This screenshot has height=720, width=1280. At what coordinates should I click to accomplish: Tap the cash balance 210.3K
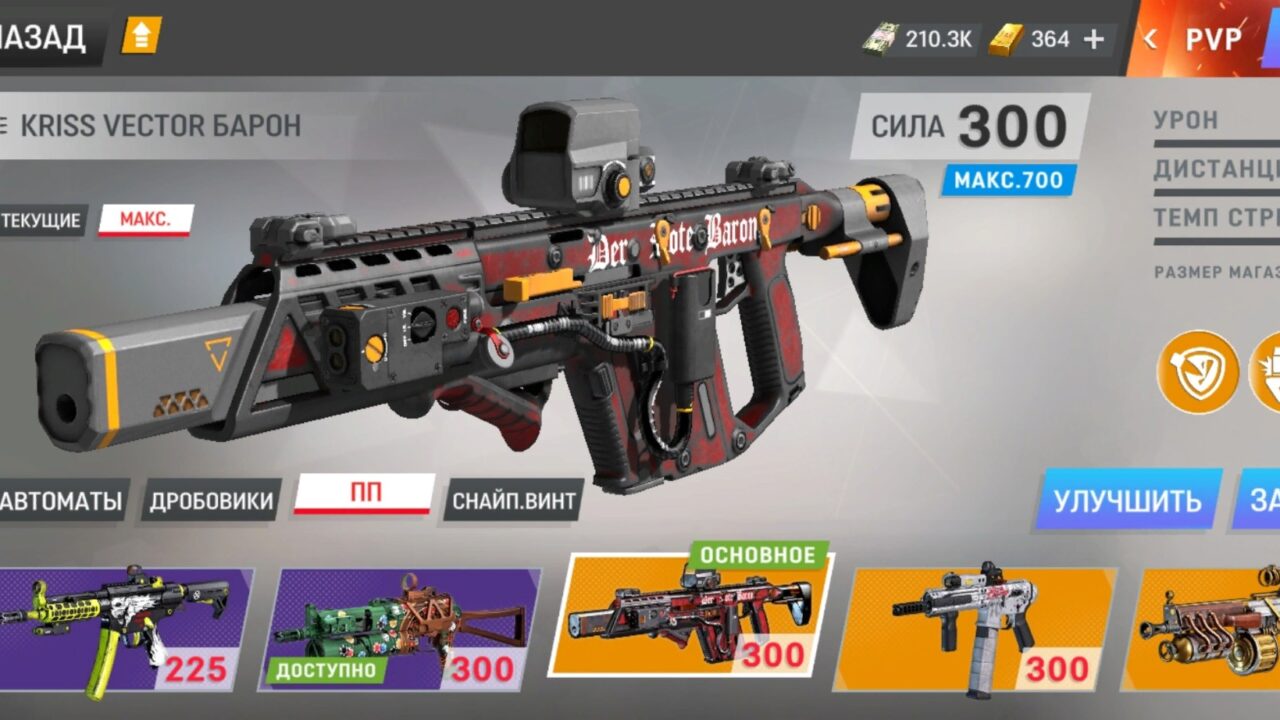tap(920, 40)
